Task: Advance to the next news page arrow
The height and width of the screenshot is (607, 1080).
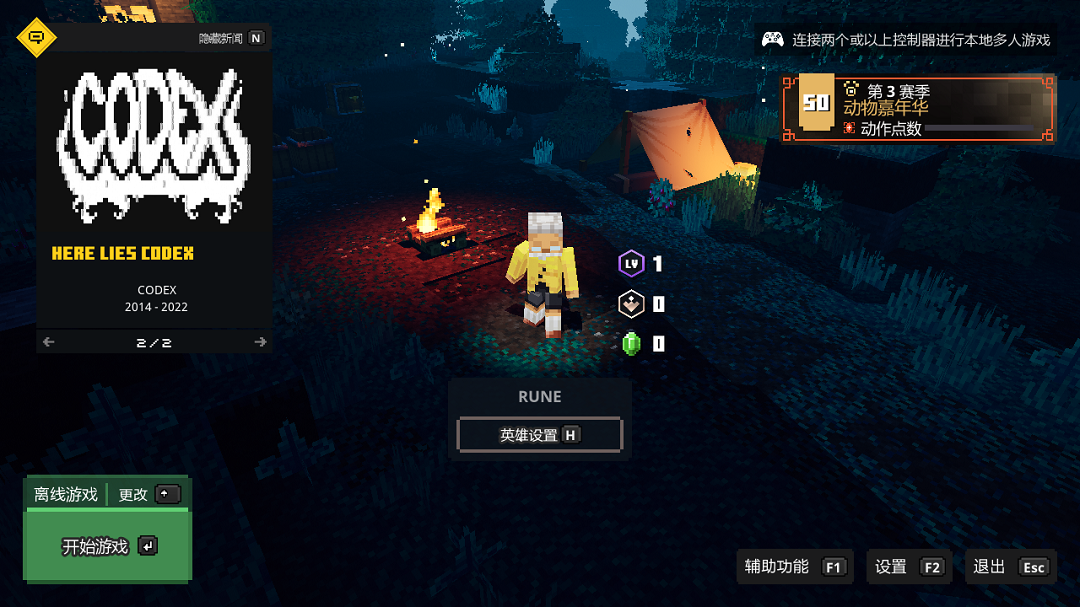Action: pos(260,342)
